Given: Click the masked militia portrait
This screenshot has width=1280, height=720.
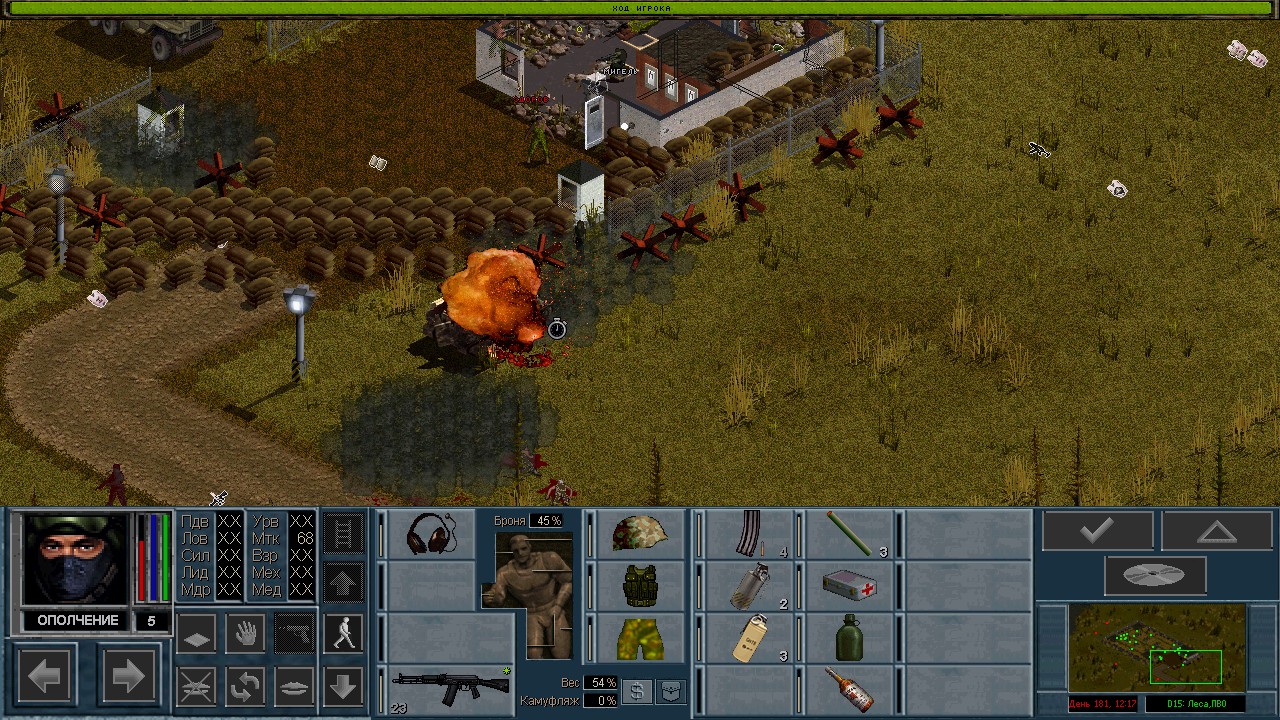Looking at the screenshot, I should [x=76, y=558].
